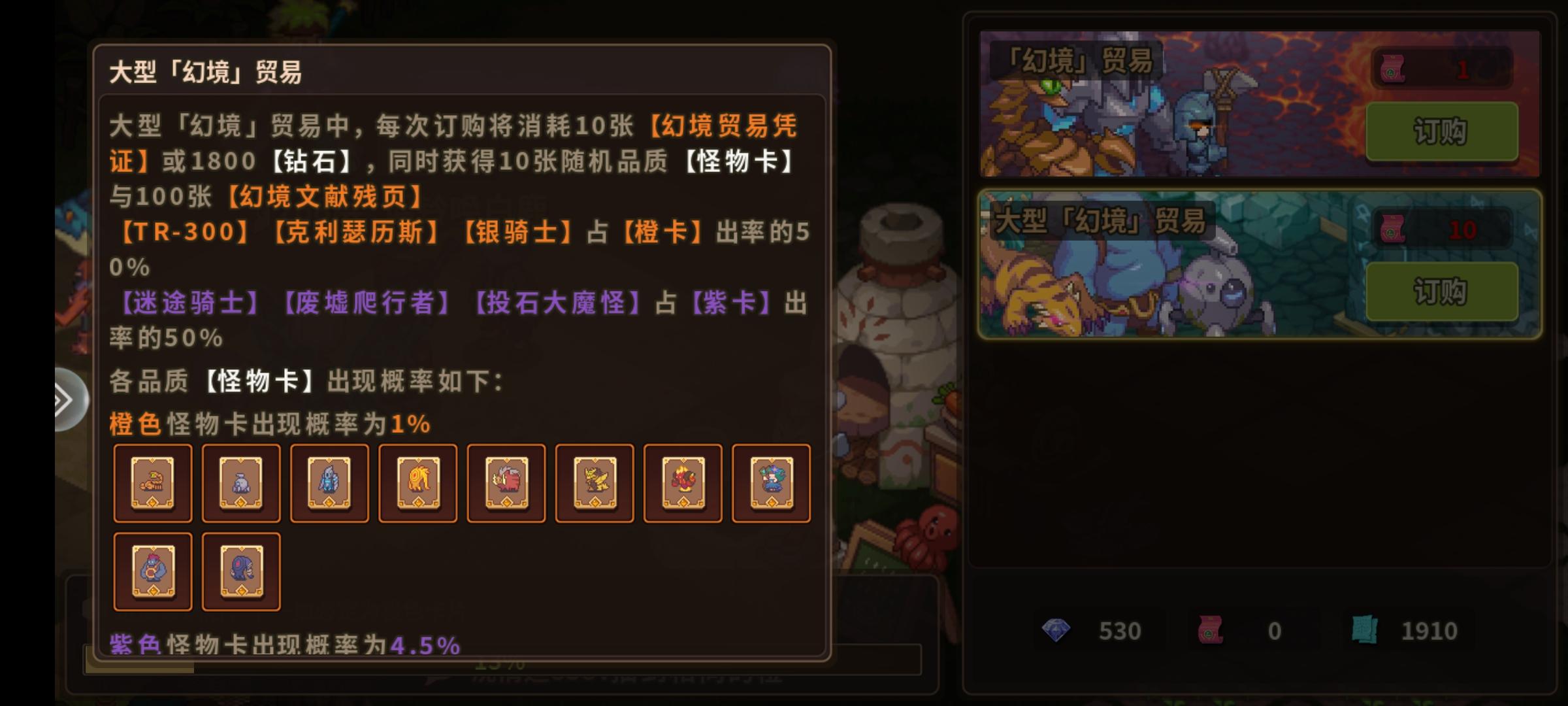
Task: Click the golden flame beast card
Action: [417, 483]
